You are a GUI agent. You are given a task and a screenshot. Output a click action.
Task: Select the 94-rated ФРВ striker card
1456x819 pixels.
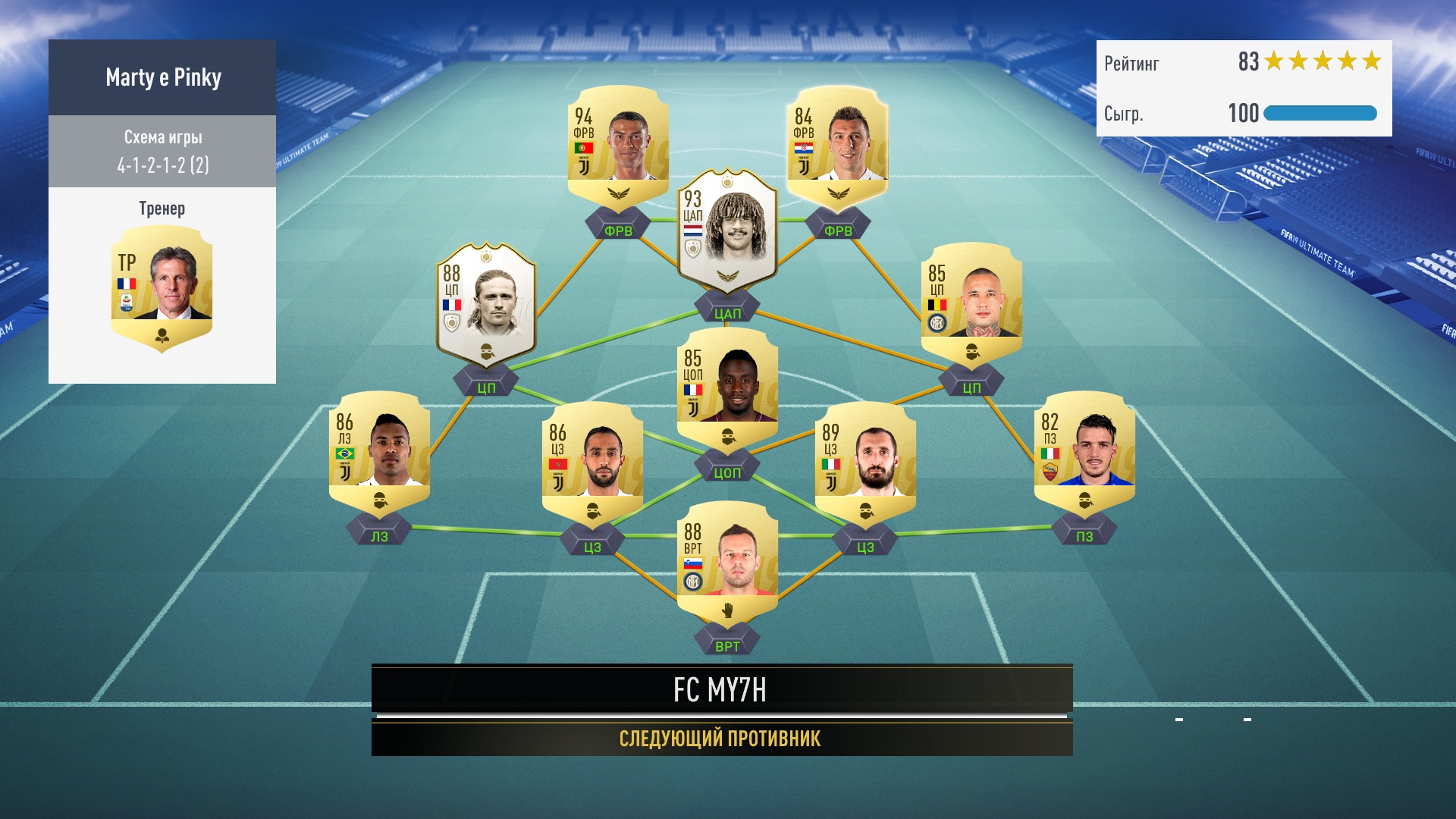coord(618,144)
